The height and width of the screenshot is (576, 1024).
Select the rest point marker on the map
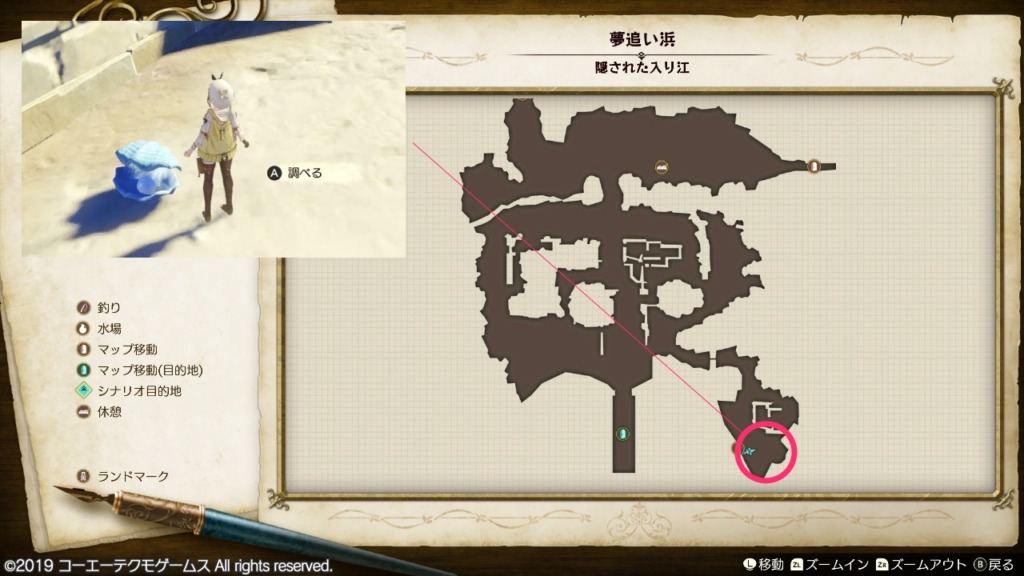[661, 167]
